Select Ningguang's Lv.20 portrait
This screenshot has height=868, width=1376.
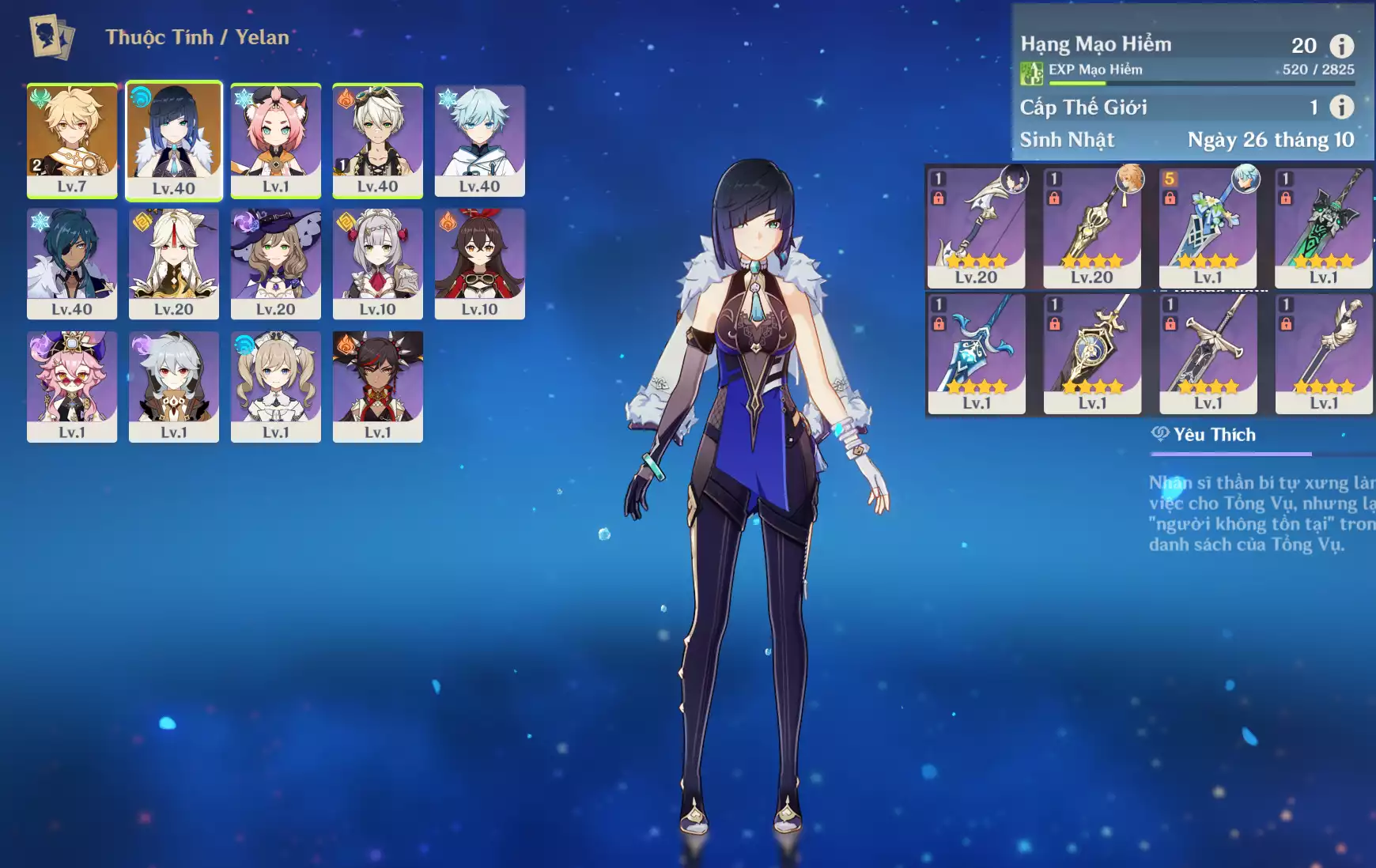(x=174, y=263)
